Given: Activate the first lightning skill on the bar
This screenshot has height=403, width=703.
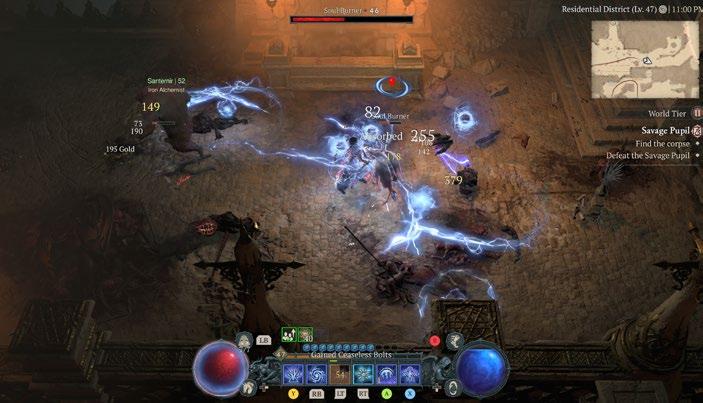Looking at the screenshot, I should pyautogui.click(x=293, y=375).
